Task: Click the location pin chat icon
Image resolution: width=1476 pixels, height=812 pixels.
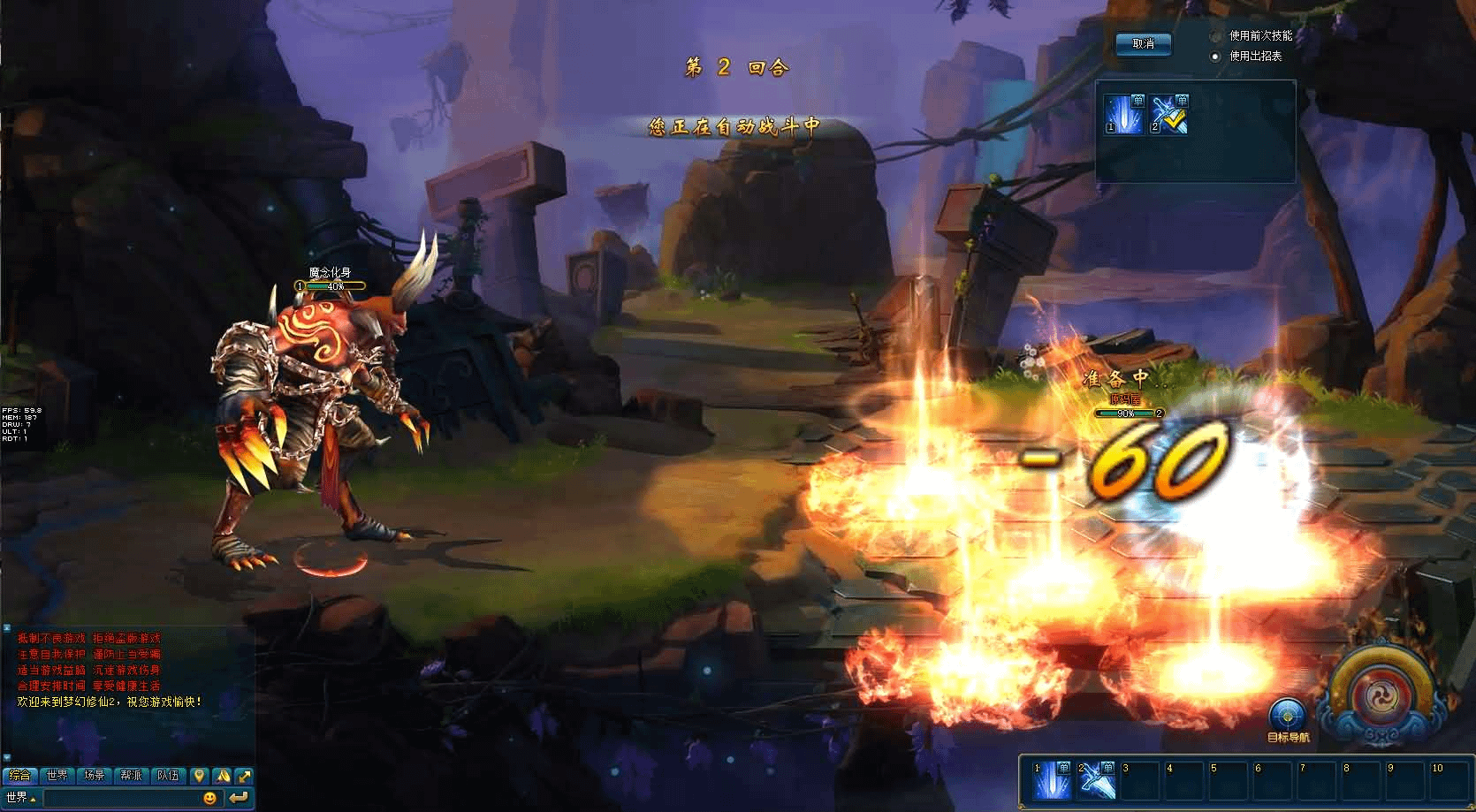Action: point(200,776)
